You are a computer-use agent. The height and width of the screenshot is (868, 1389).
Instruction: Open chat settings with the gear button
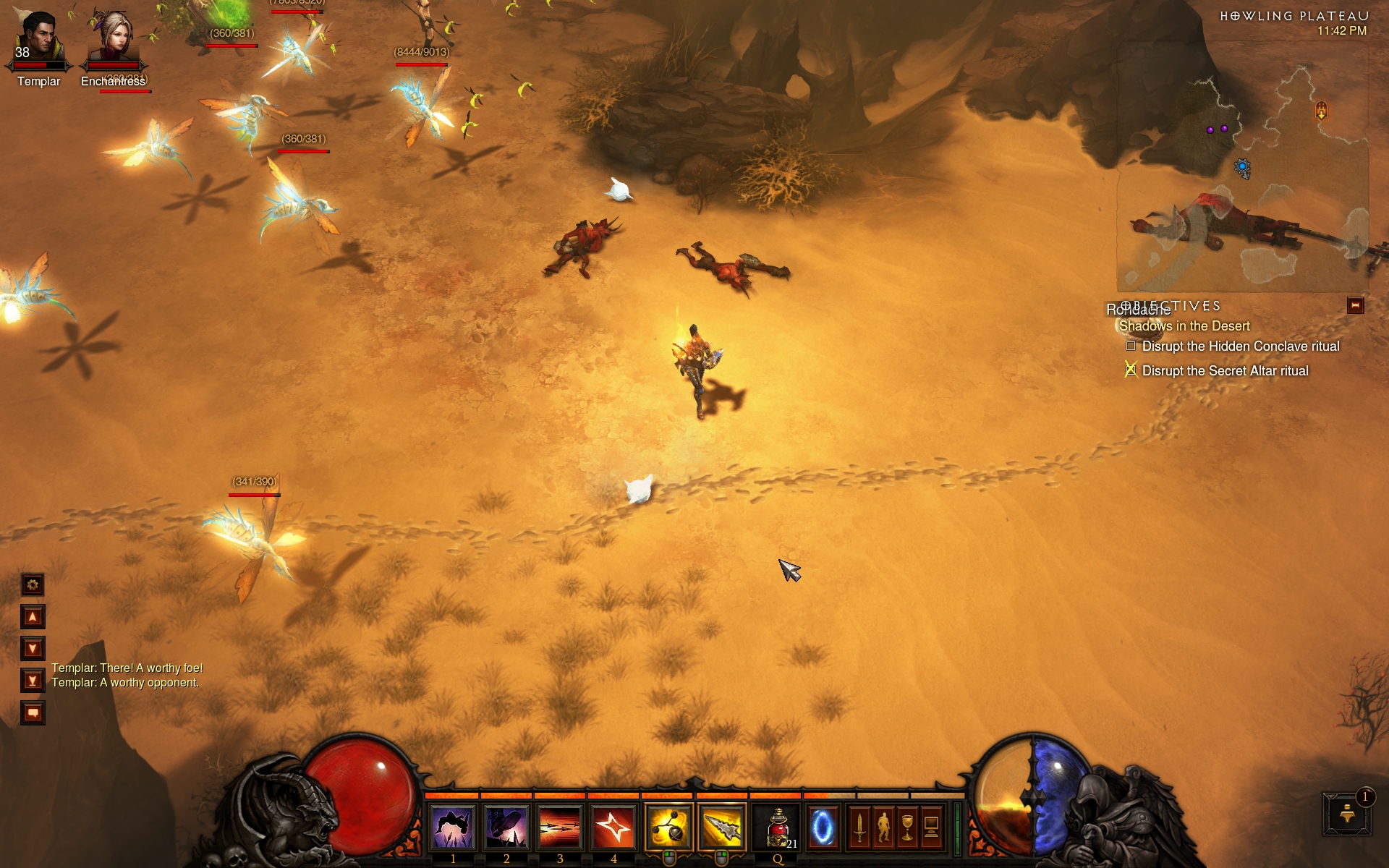pos(33,584)
